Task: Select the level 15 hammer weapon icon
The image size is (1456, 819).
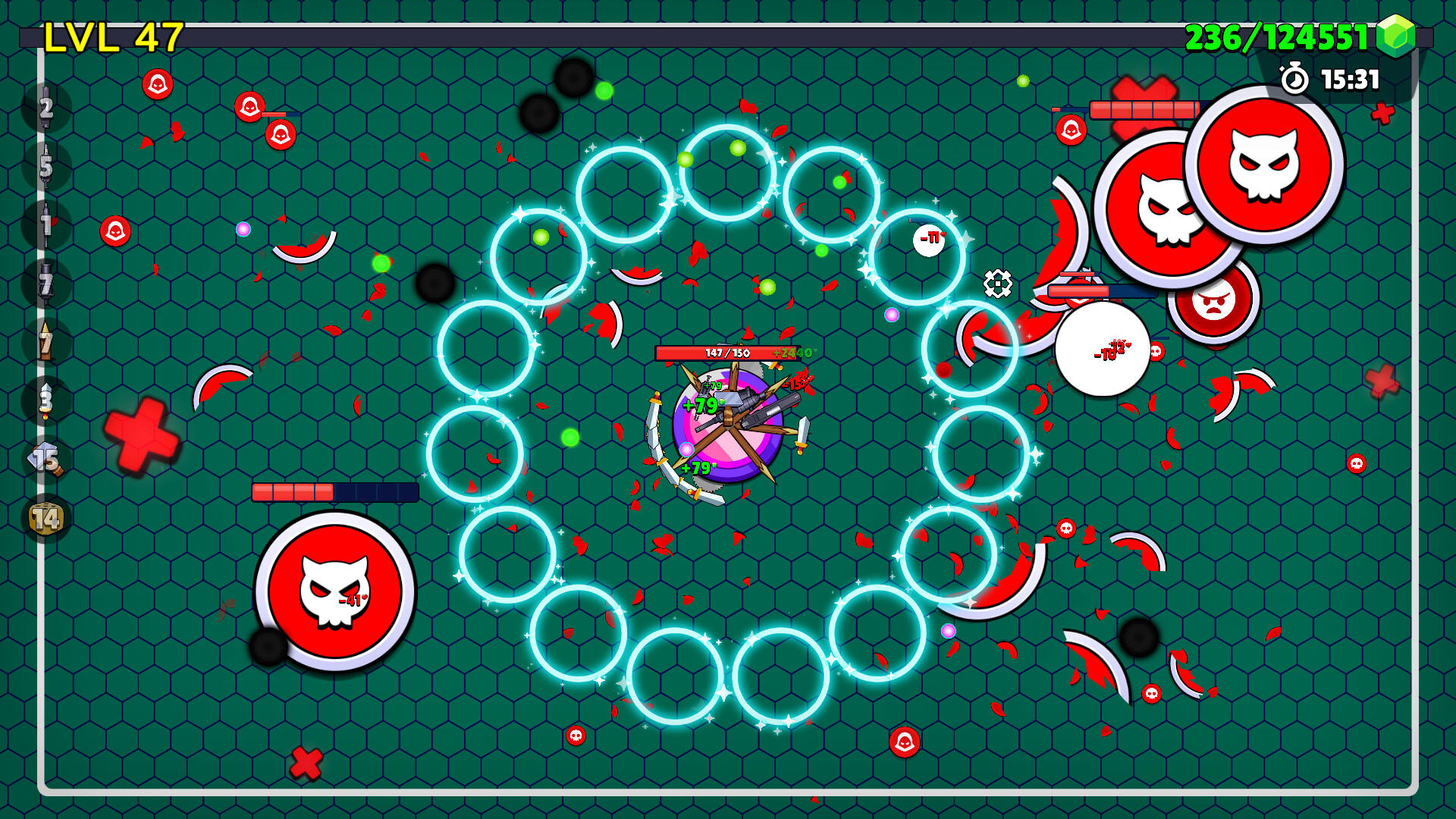Action: click(45, 455)
